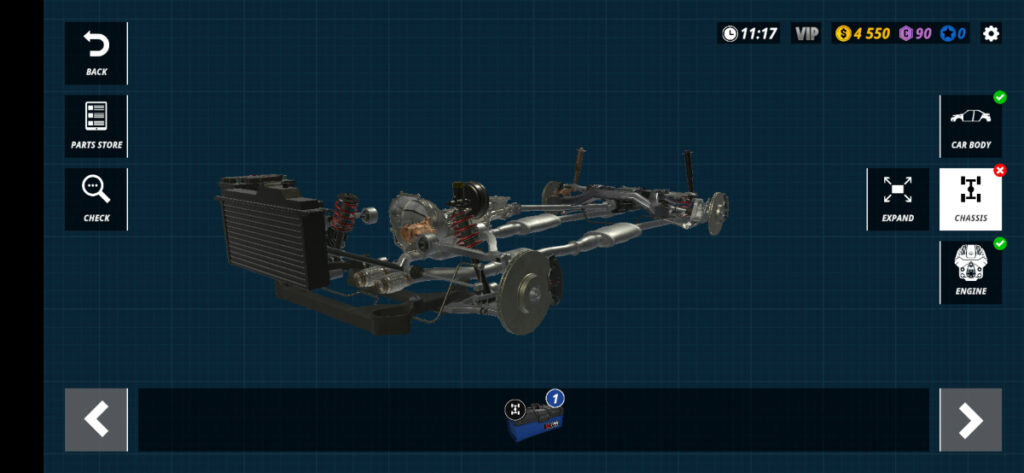Tap the blue star currency counter
Screen dimensions: 1024x473
[952, 34]
